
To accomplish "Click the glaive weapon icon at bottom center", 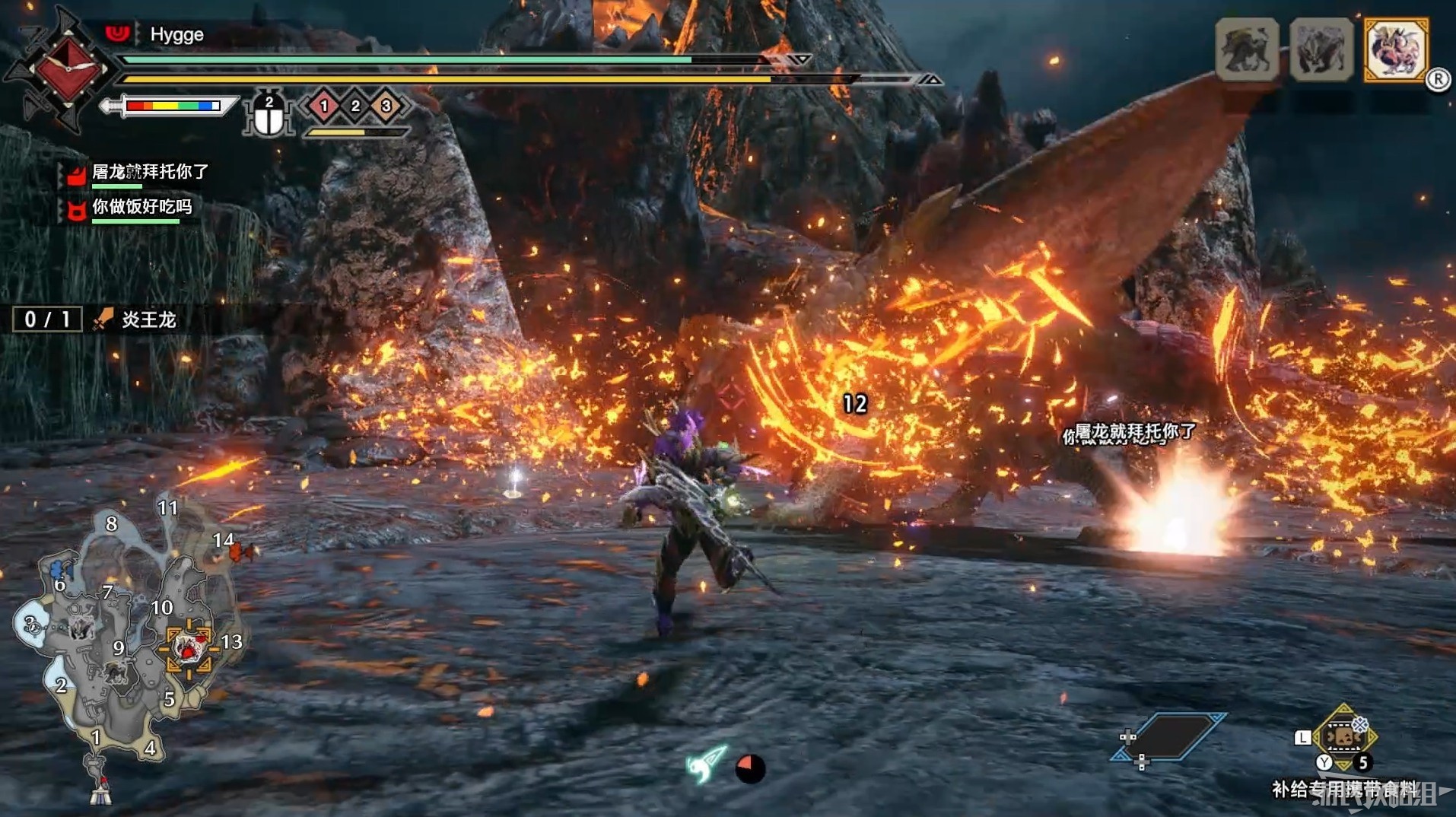I will pos(707,764).
